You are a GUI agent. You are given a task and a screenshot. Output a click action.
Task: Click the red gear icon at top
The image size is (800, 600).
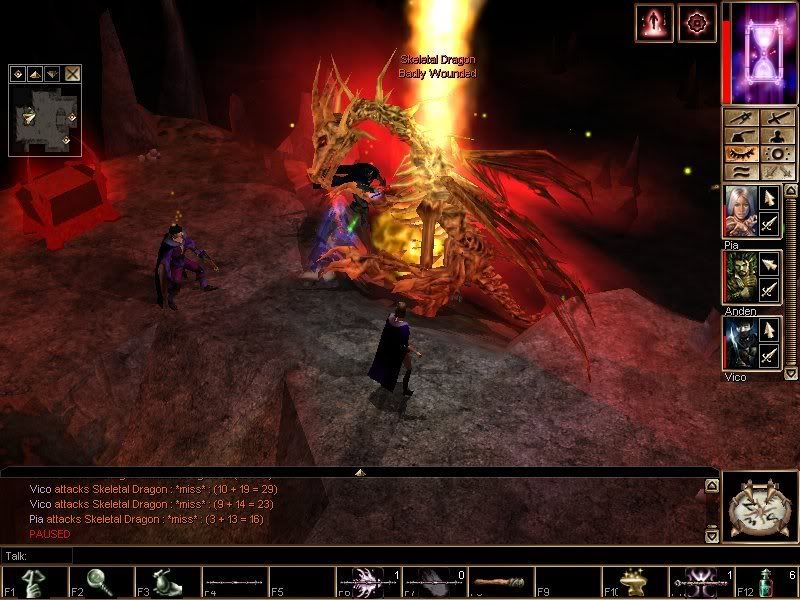(696, 22)
